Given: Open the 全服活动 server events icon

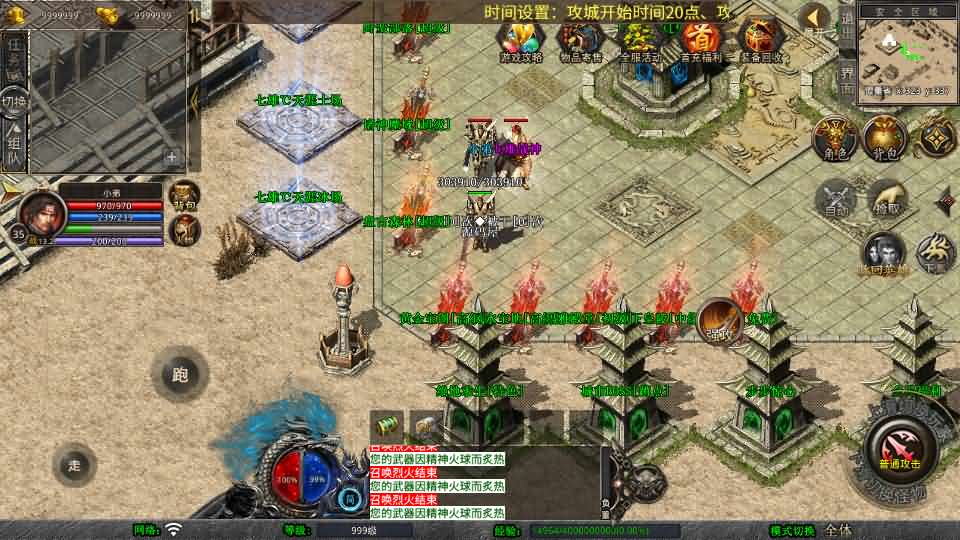Looking at the screenshot, I should click(639, 41).
